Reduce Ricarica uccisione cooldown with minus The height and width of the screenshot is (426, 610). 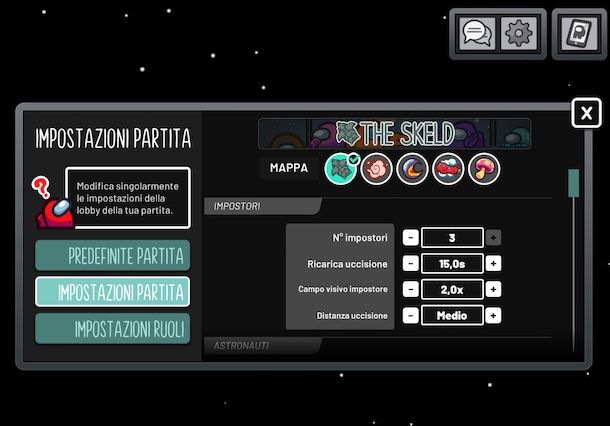click(411, 264)
